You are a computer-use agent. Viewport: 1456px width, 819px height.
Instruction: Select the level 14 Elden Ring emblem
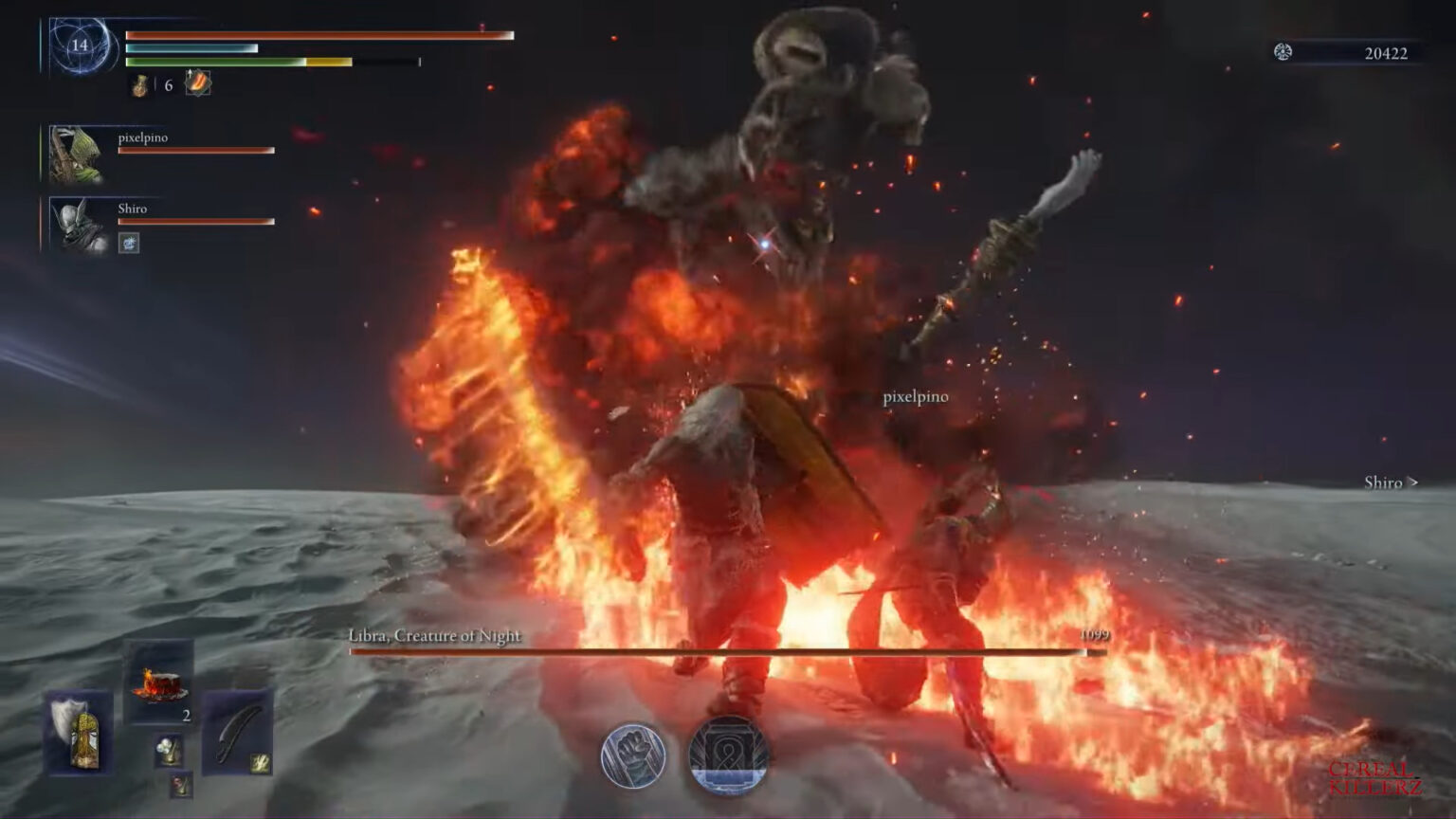click(x=82, y=45)
